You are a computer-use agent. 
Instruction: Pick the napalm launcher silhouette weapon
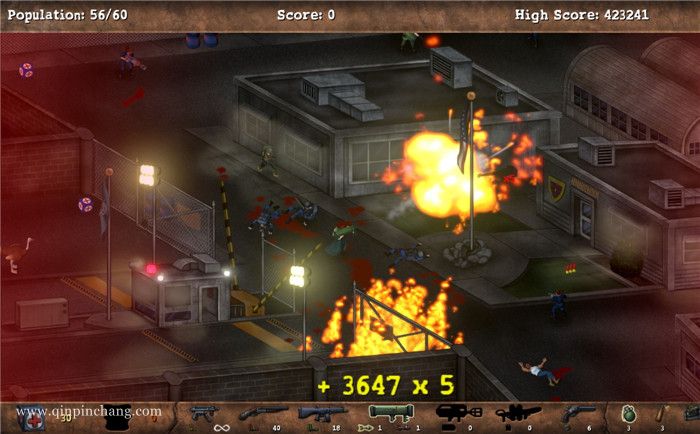517,412
